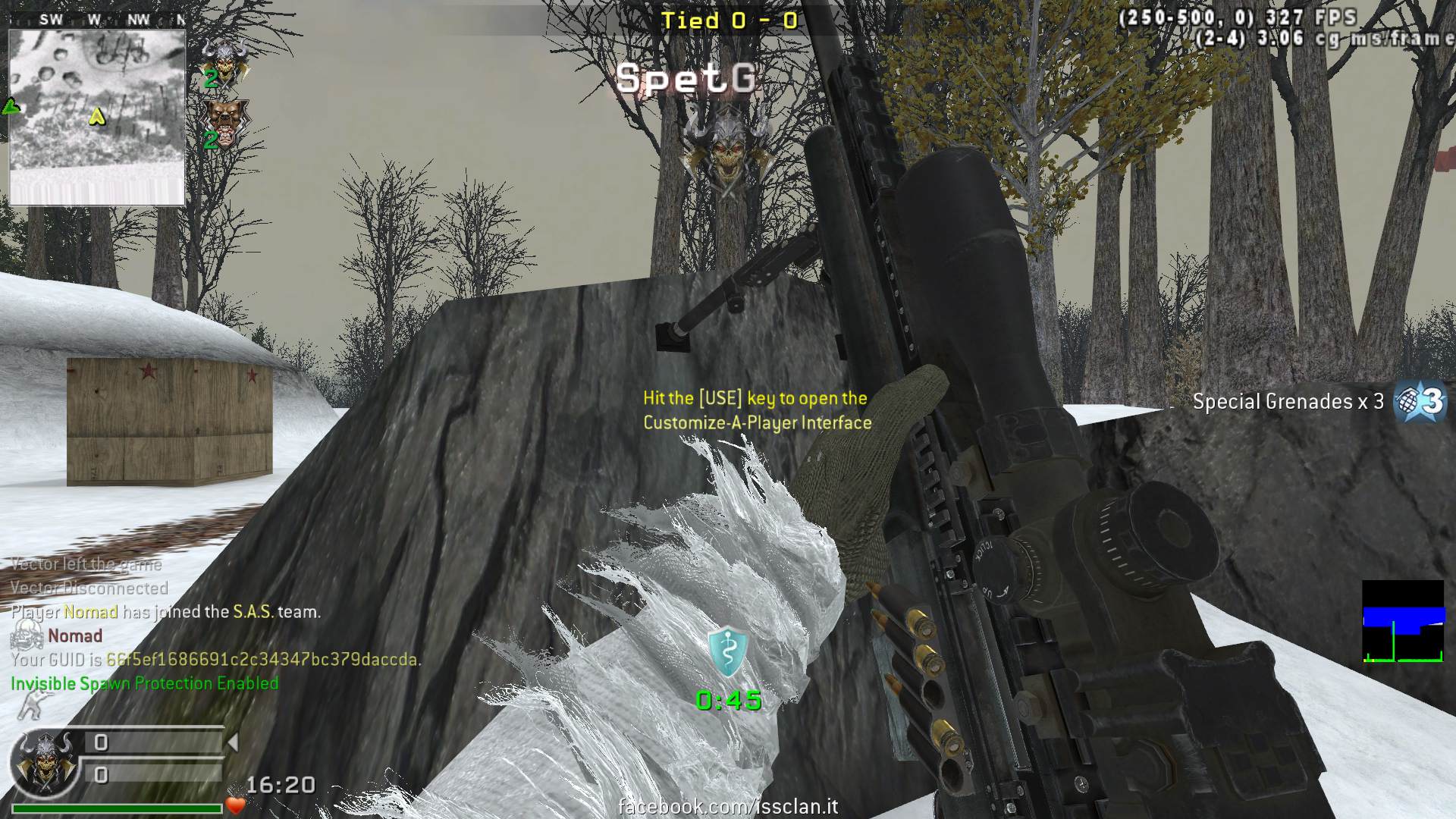Image resolution: width=1456 pixels, height=819 pixels.
Task: Open the facebook.com/issclan.it link
Action: pyautogui.click(x=728, y=806)
